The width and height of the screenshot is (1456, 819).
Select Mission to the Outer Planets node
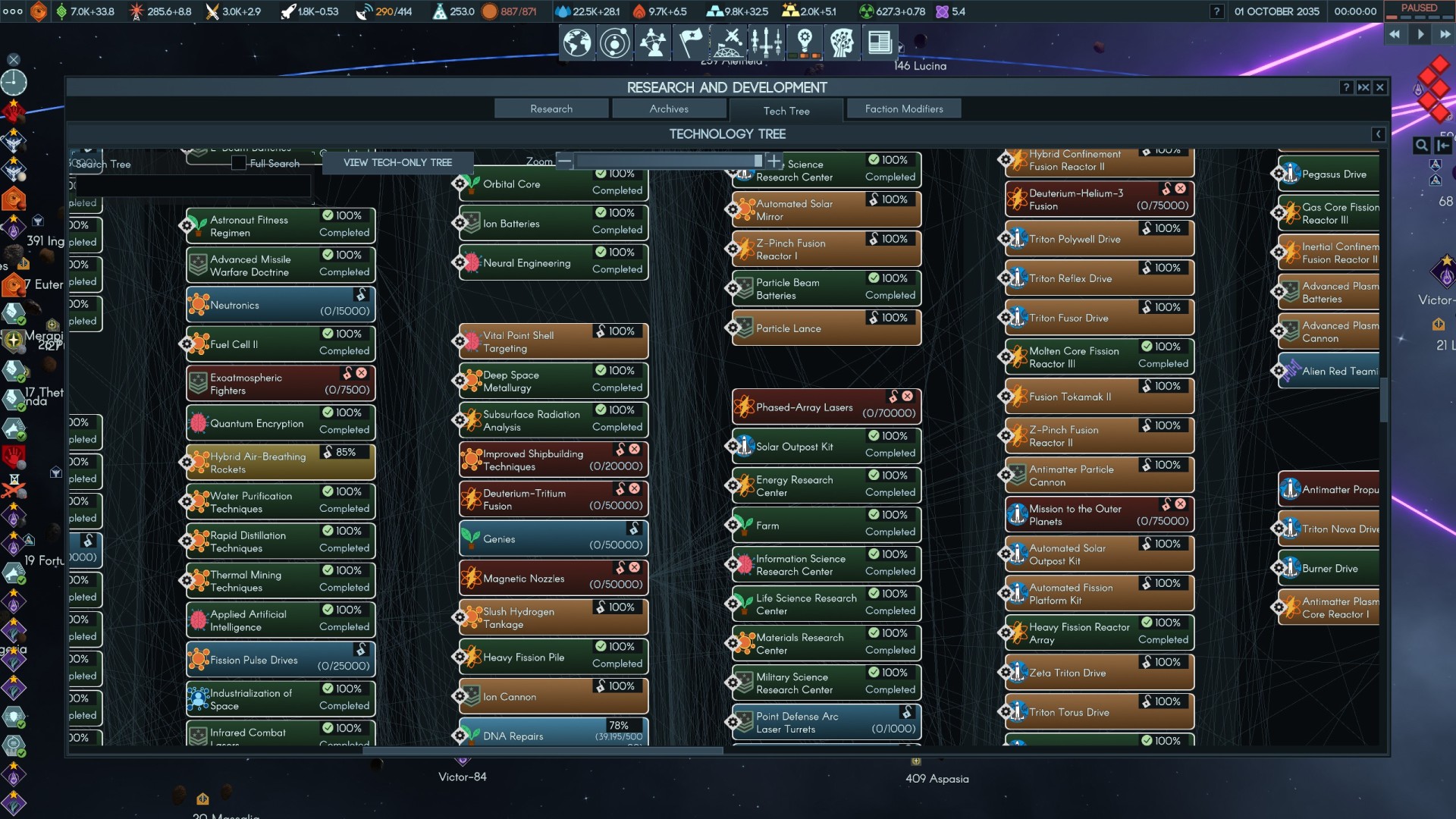click(x=1100, y=515)
